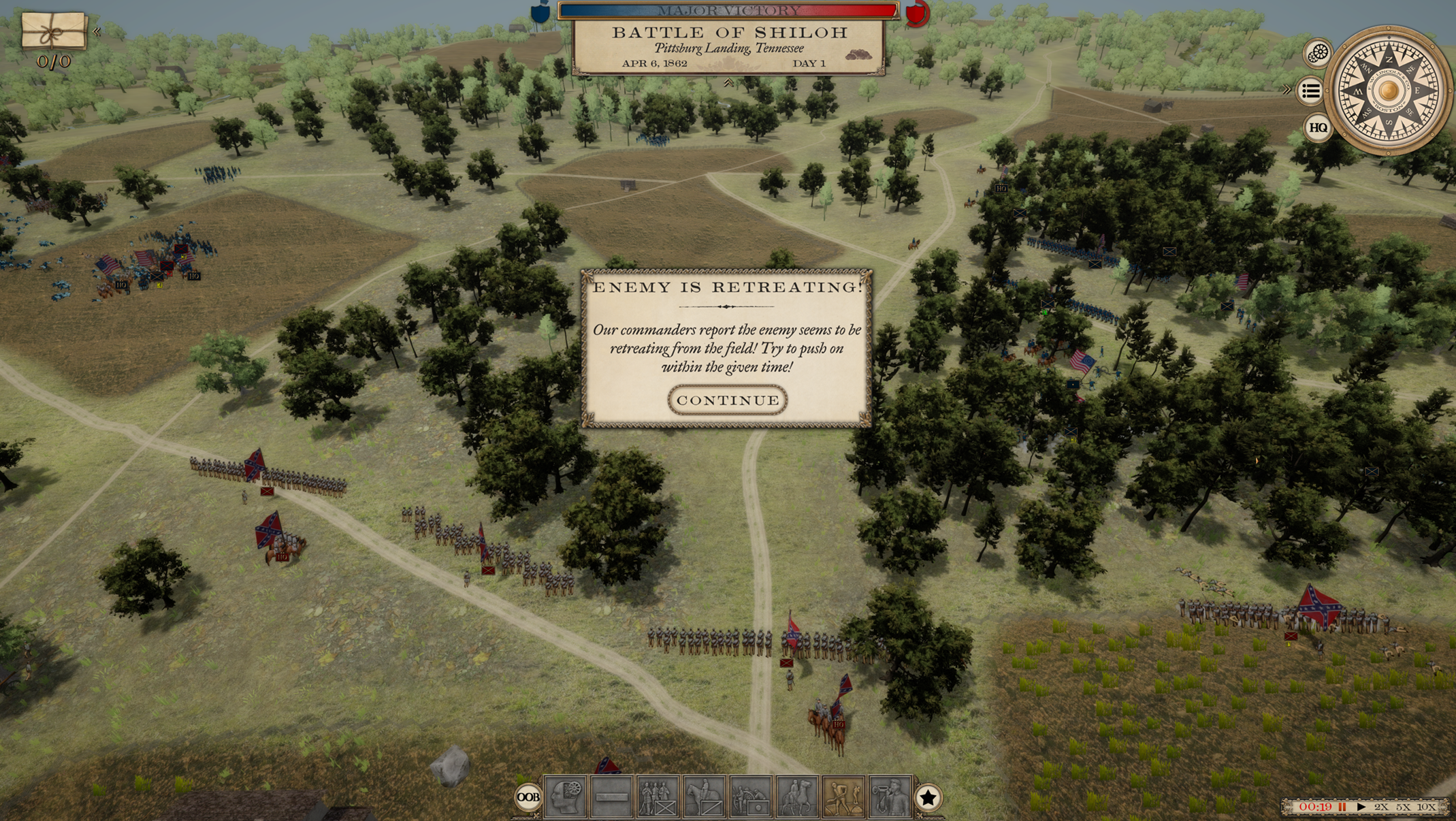Choose the flat bar line toolbar button

click(611, 796)
